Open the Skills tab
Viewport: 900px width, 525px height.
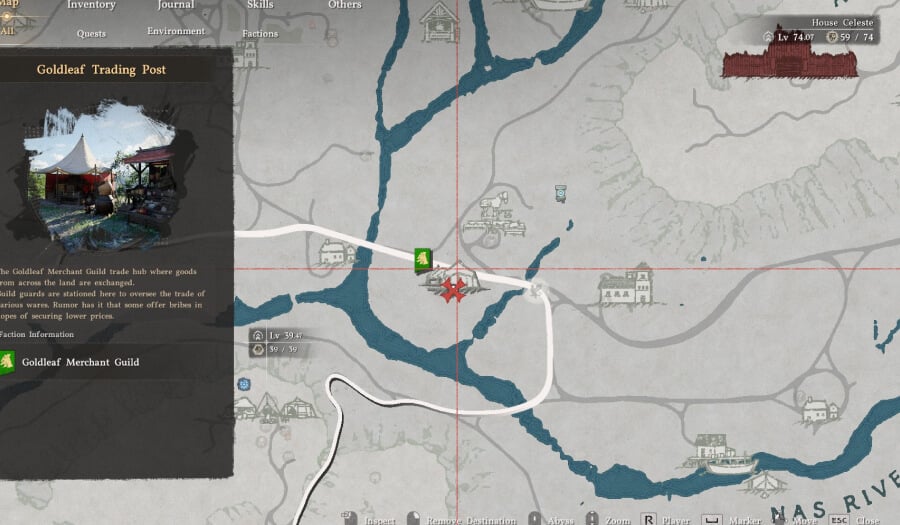point(260,5)
